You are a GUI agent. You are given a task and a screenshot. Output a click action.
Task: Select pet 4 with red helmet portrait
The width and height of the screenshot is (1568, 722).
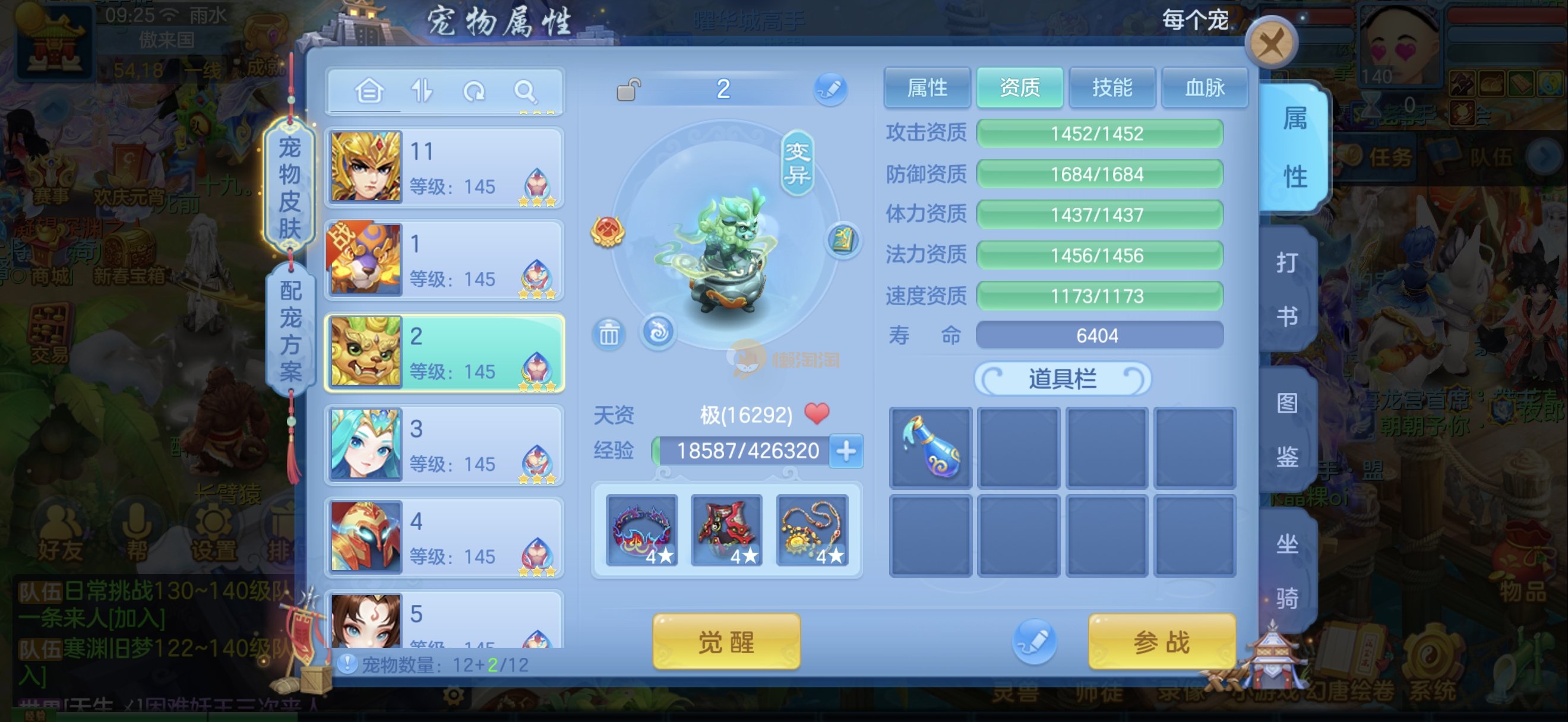click(444, 538)
